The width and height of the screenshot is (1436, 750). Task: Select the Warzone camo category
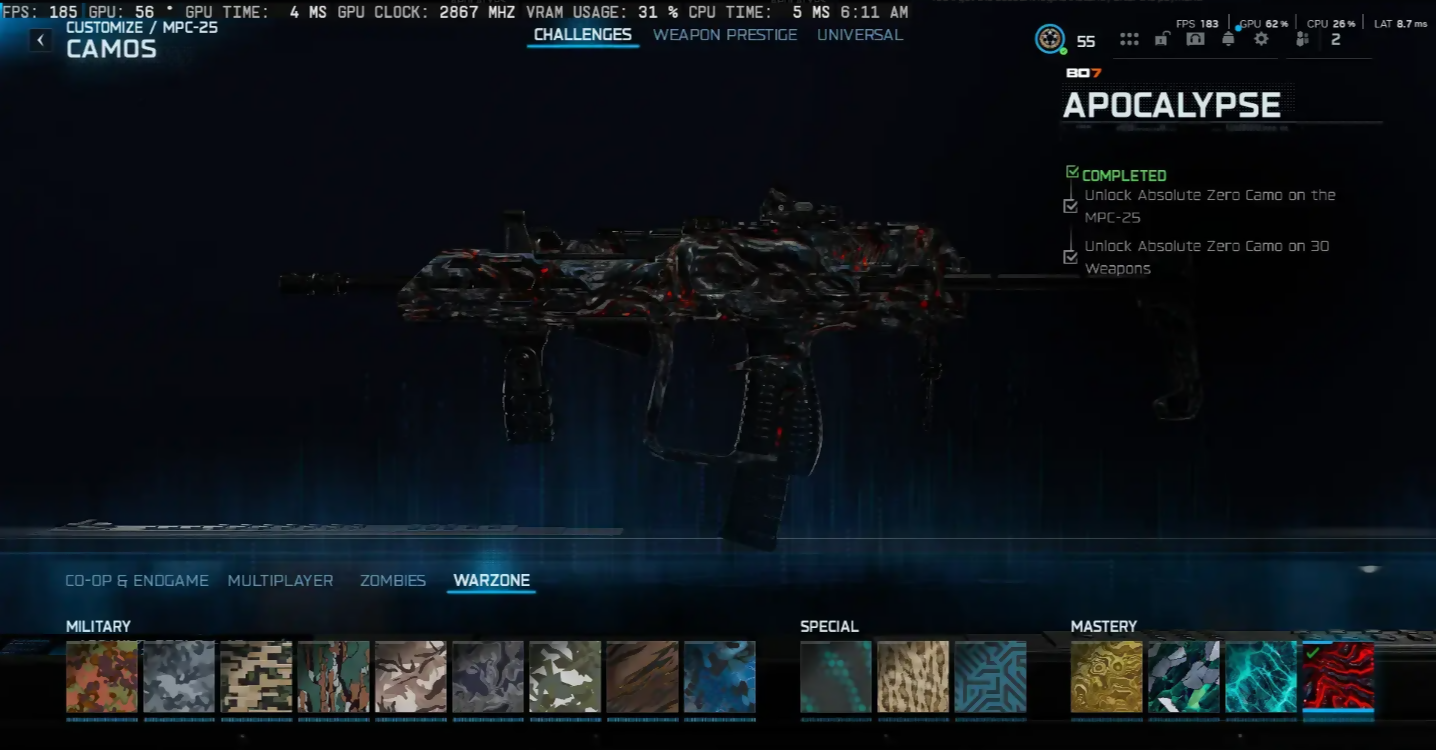[x=491, y=580]
